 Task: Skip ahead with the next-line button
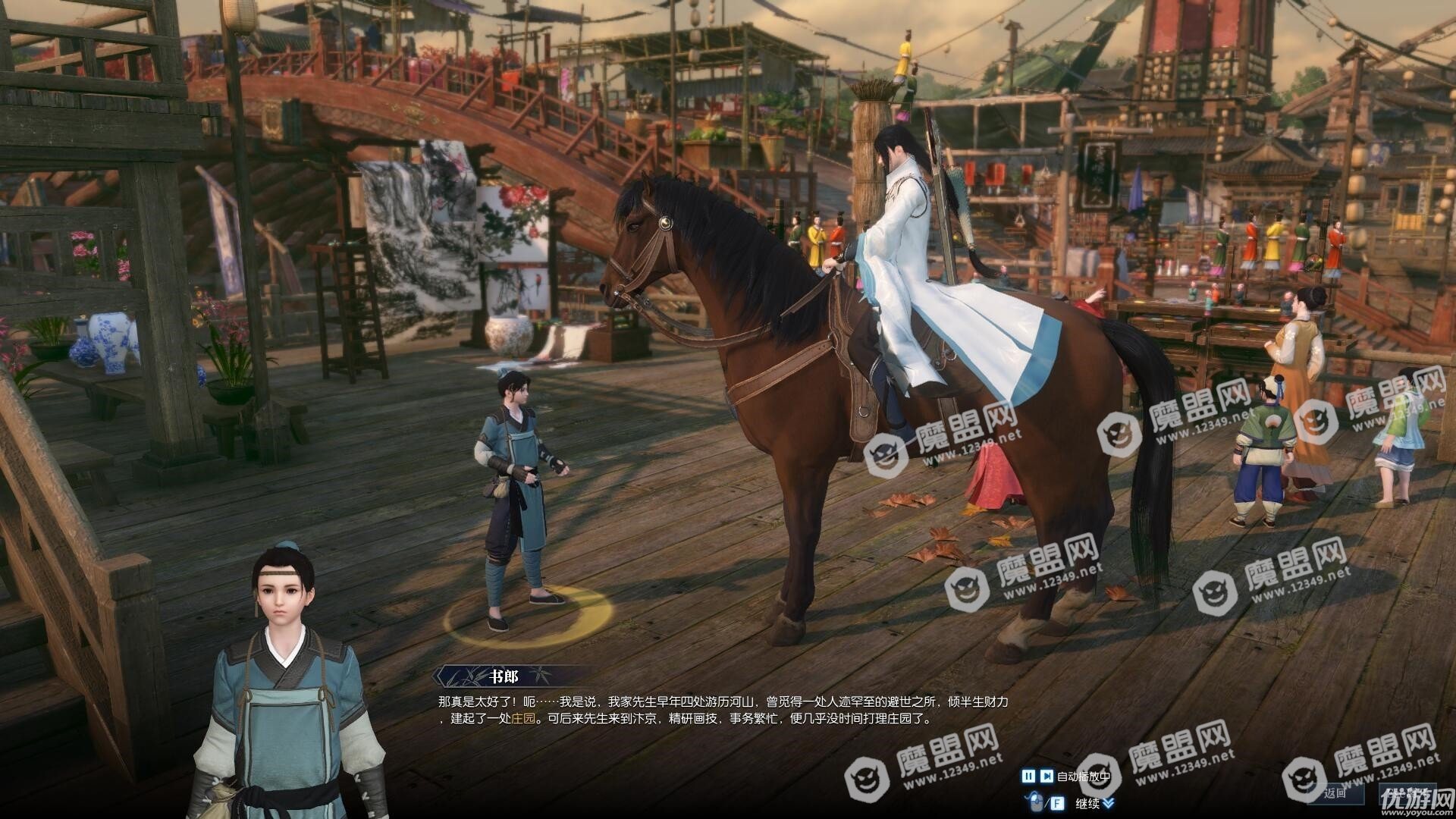[1046, 776]
